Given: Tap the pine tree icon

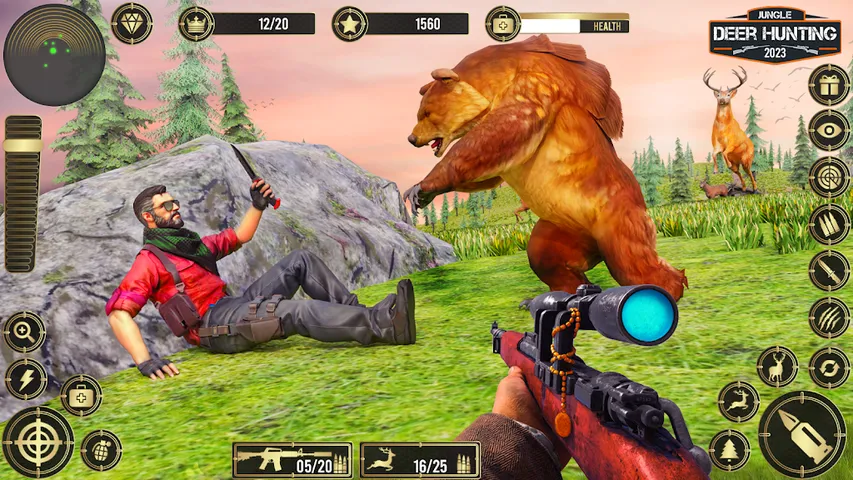Looking at the screenshot, I should [730, 449].
